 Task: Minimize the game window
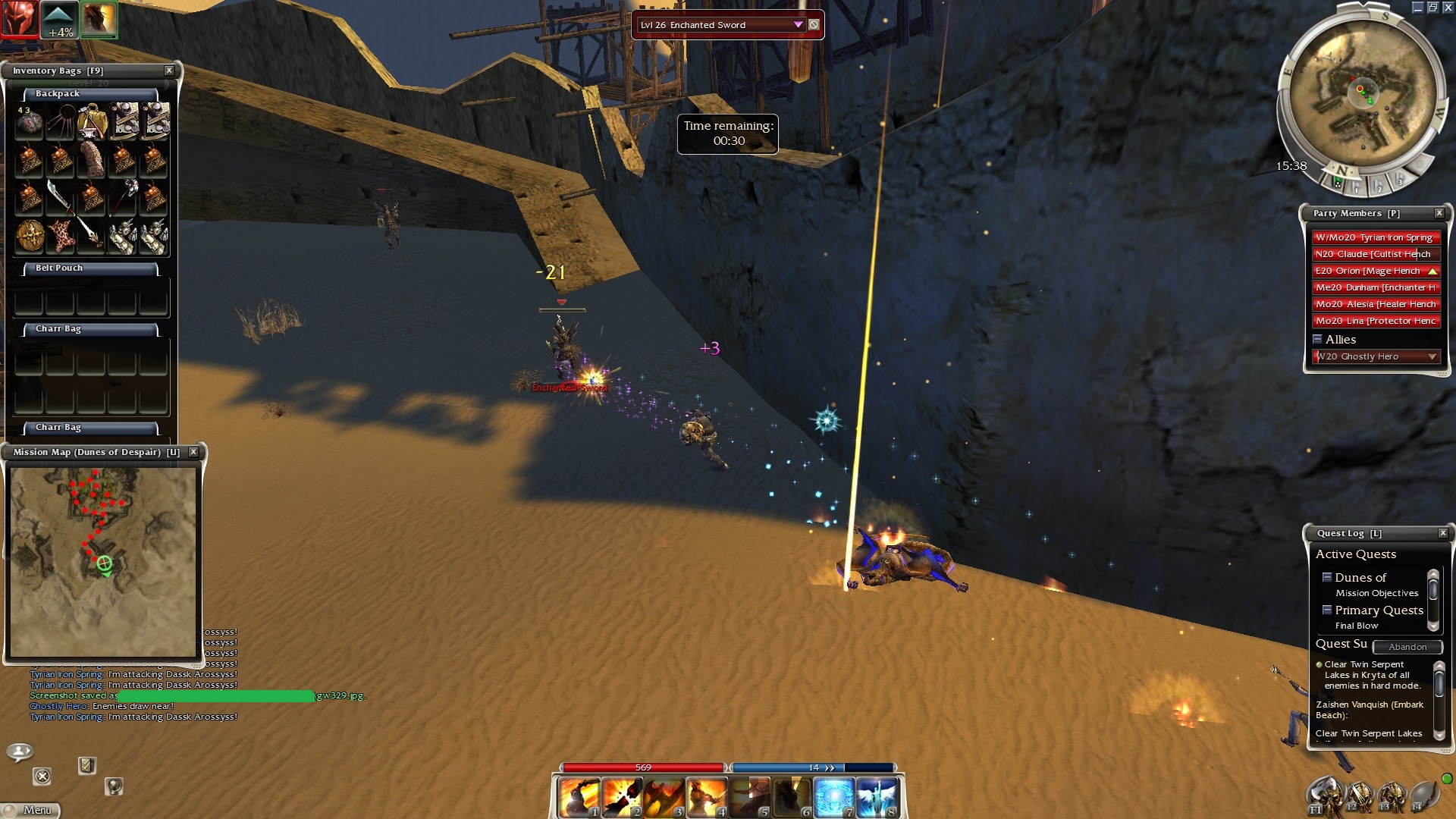(x=1417, y=8)
